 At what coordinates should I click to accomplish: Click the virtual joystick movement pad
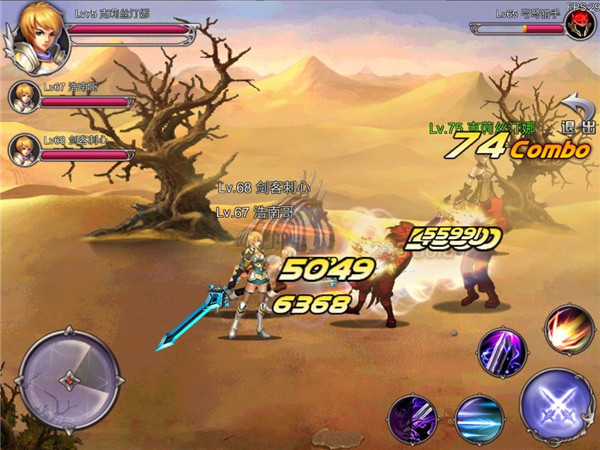point(69,381)
